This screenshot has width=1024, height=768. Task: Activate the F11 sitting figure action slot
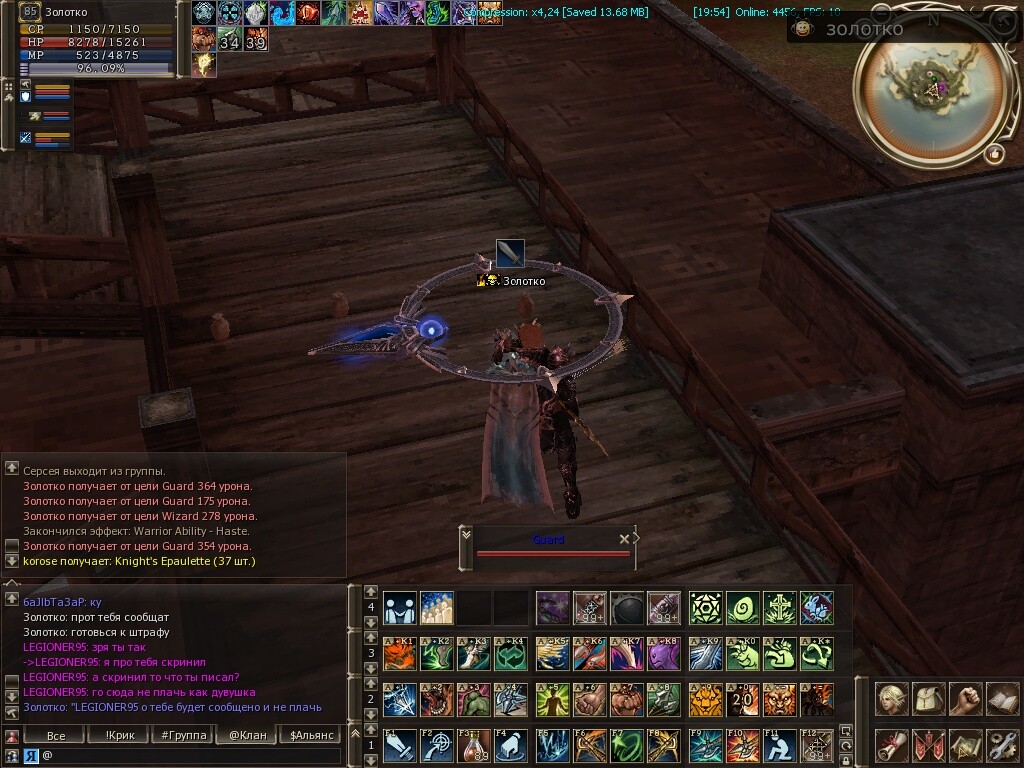coord(779,746)
